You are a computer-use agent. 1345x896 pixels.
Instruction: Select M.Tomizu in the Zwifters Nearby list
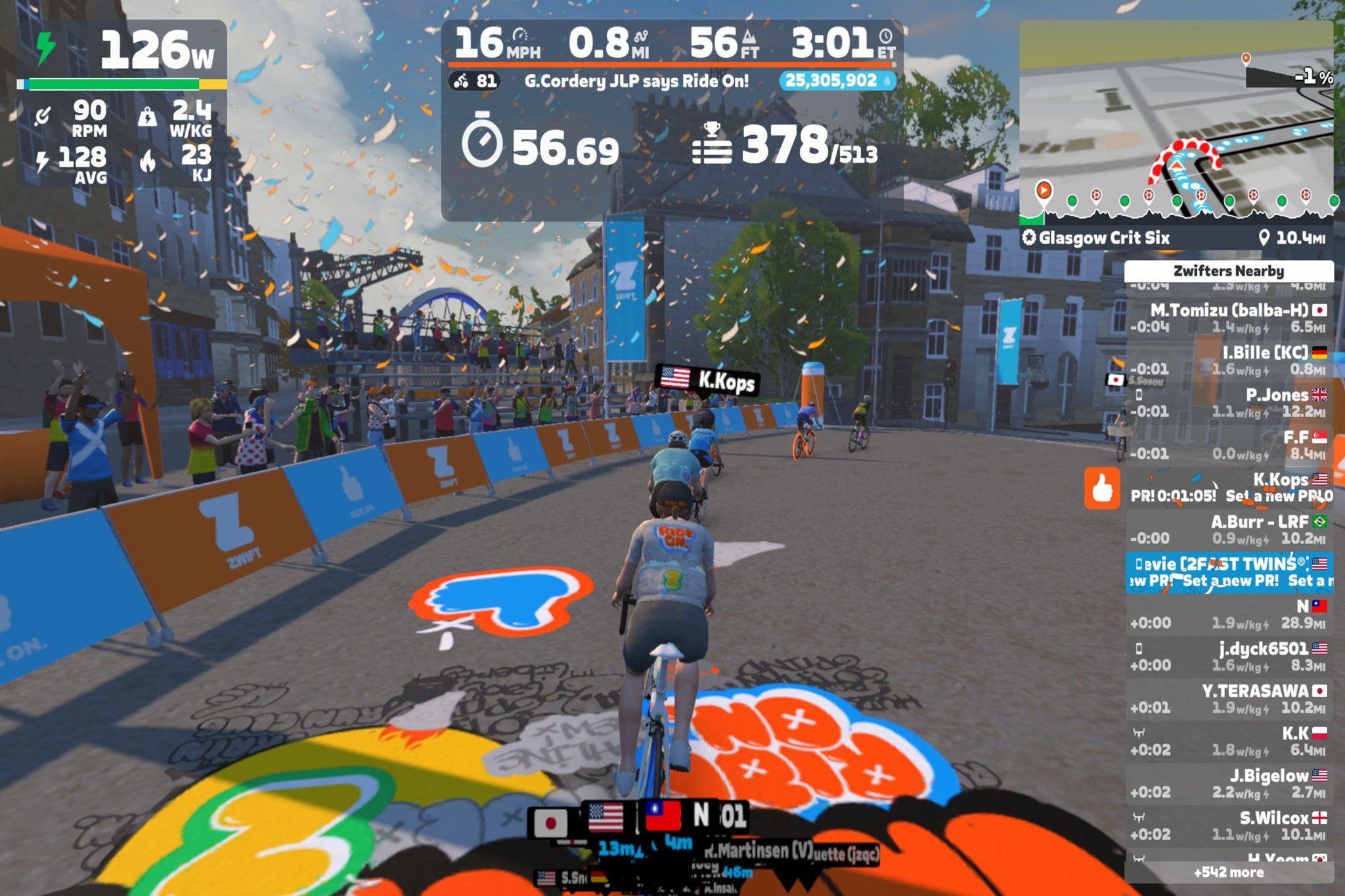coord(1228,318)
